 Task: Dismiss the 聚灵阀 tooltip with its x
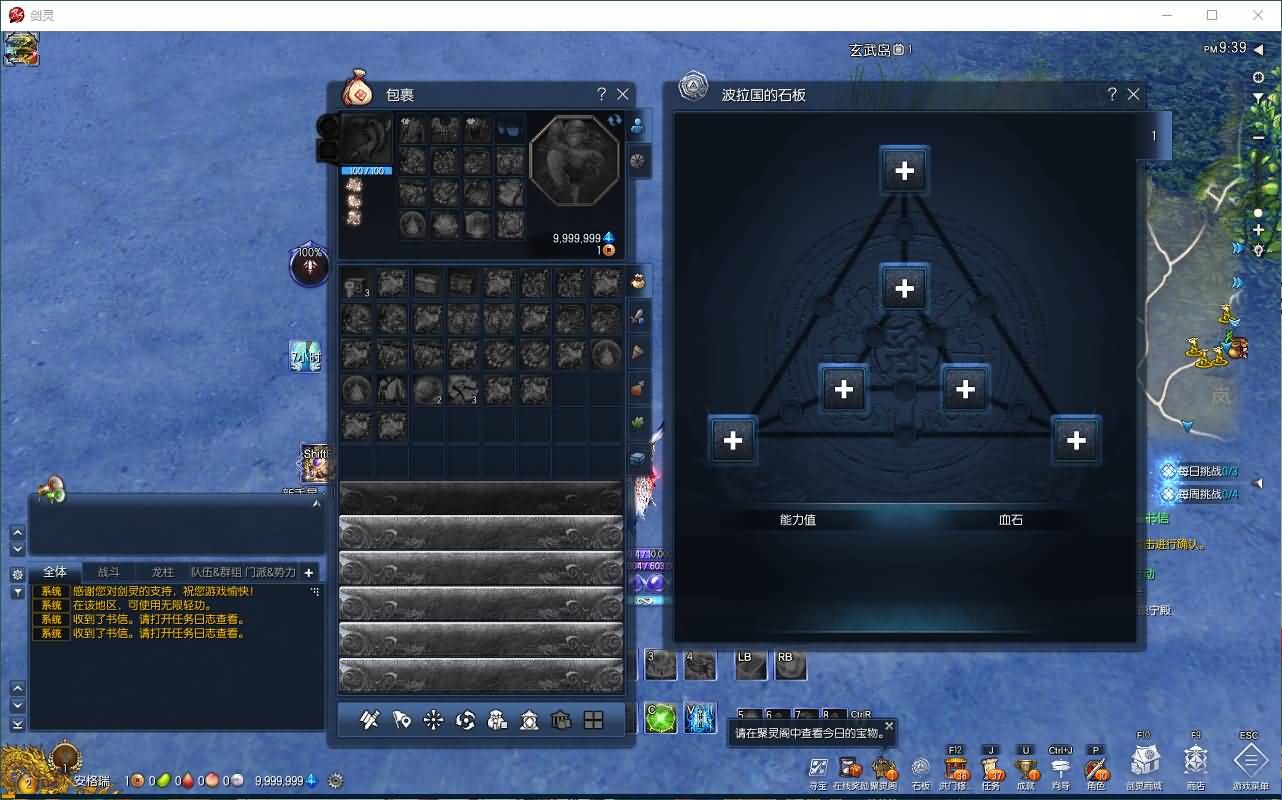pos(889,725)
